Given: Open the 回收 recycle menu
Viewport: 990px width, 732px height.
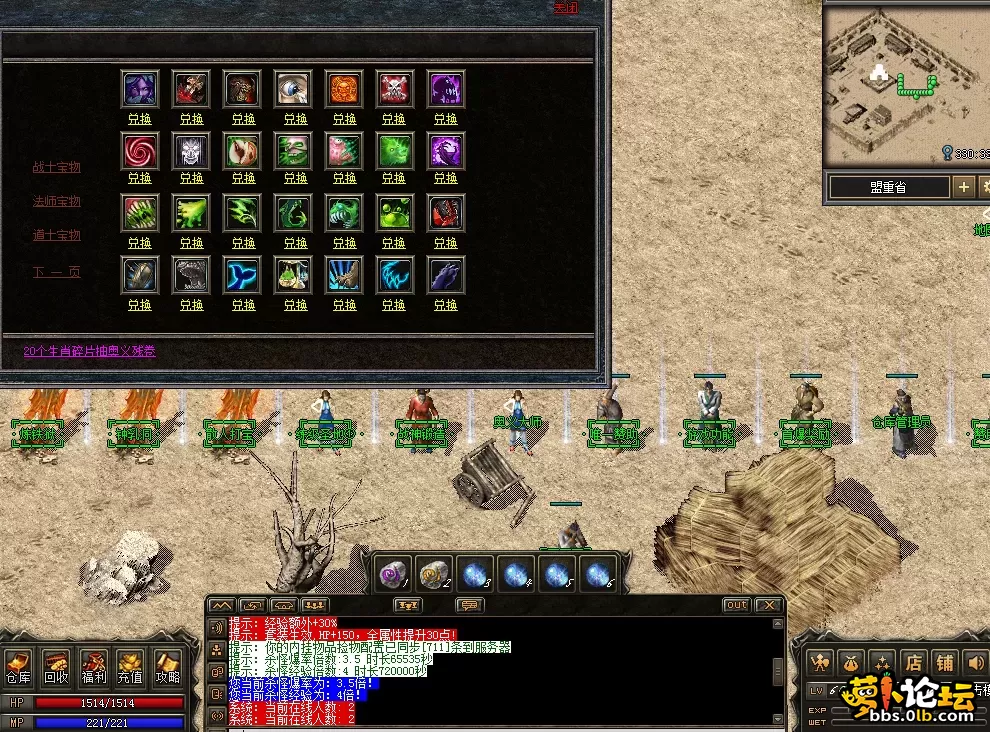Looking at the screenshot, I should [x=57, y=667].
